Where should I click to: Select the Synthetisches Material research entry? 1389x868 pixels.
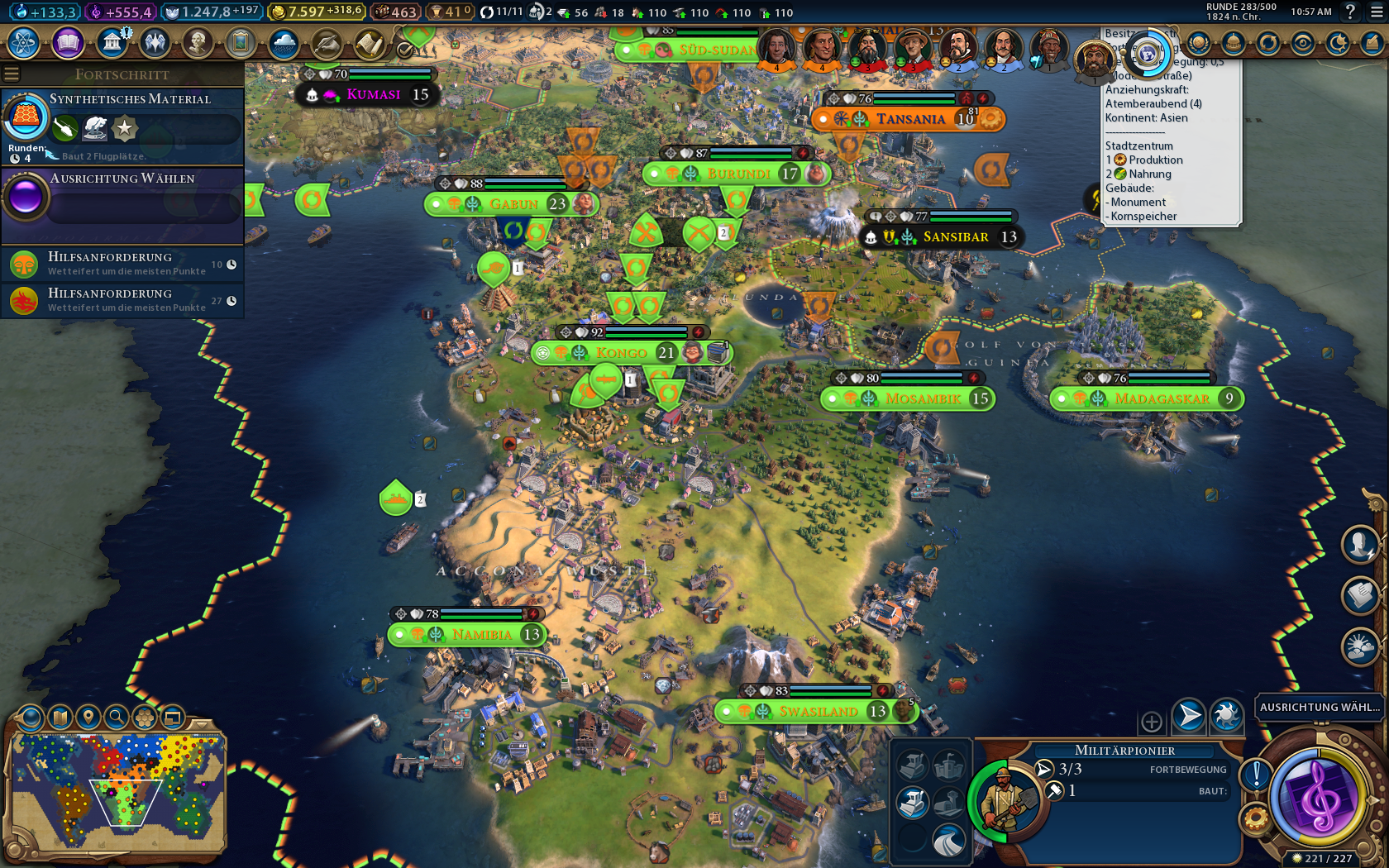coord(122,126)
